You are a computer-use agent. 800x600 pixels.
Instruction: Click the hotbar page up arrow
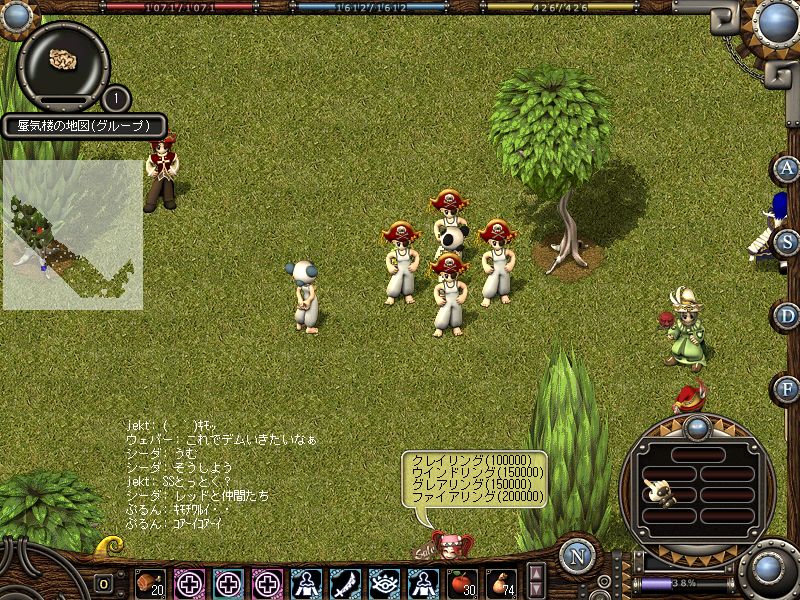tap(536, 573)
